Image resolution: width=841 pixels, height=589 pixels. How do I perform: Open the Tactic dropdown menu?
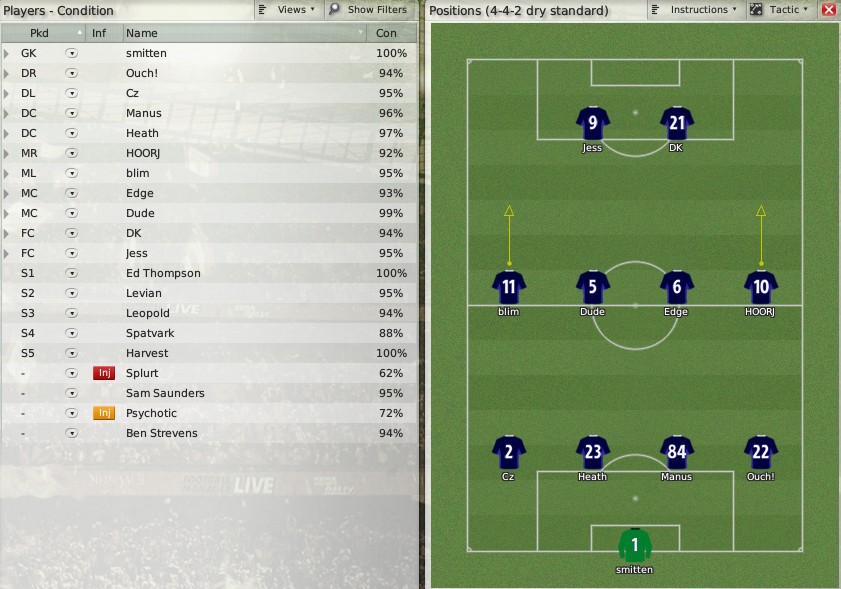pyautogui.click(x=779, y=10)
